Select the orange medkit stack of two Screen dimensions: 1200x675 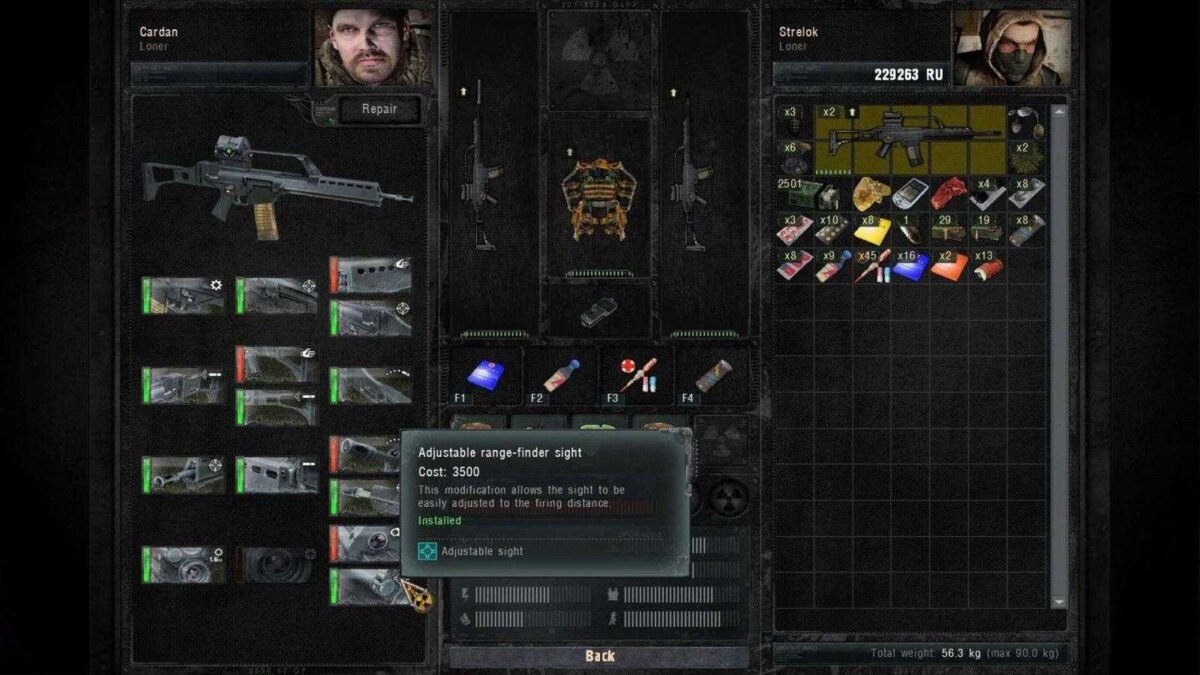coord(949,266)
